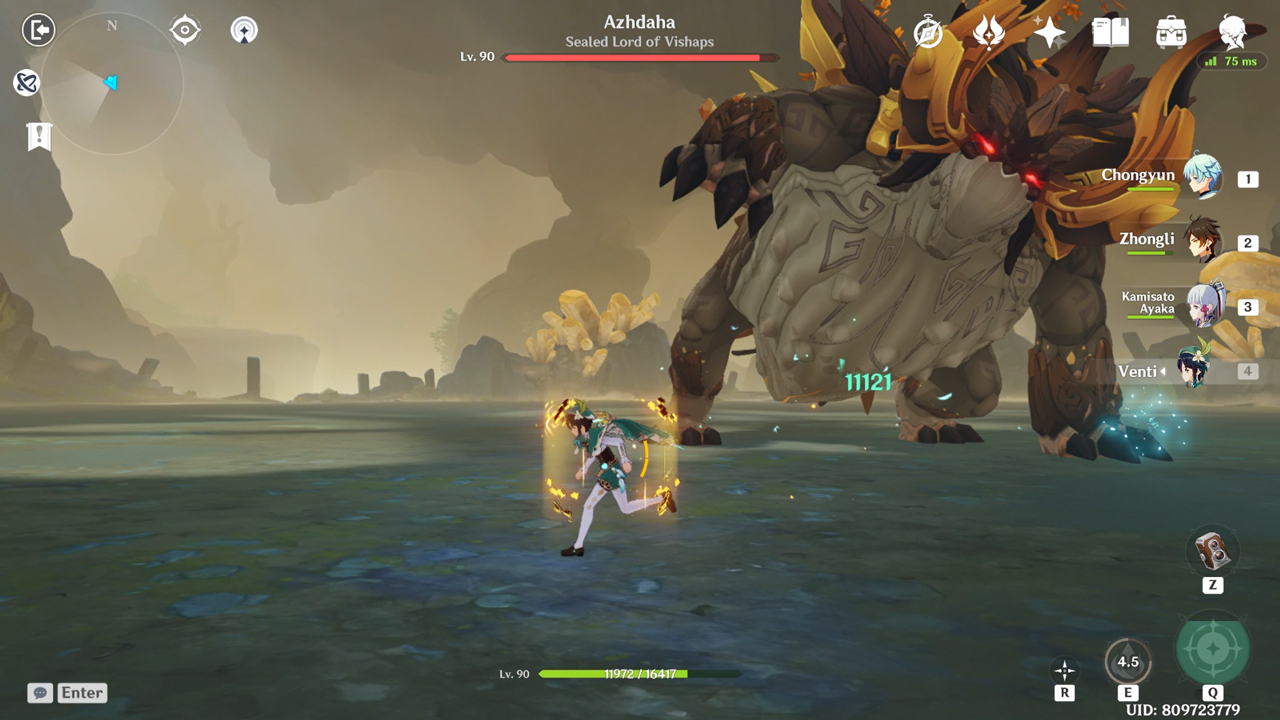
Task: Click the 75 ms ping indicator
Action: [x=1231, y=61]
